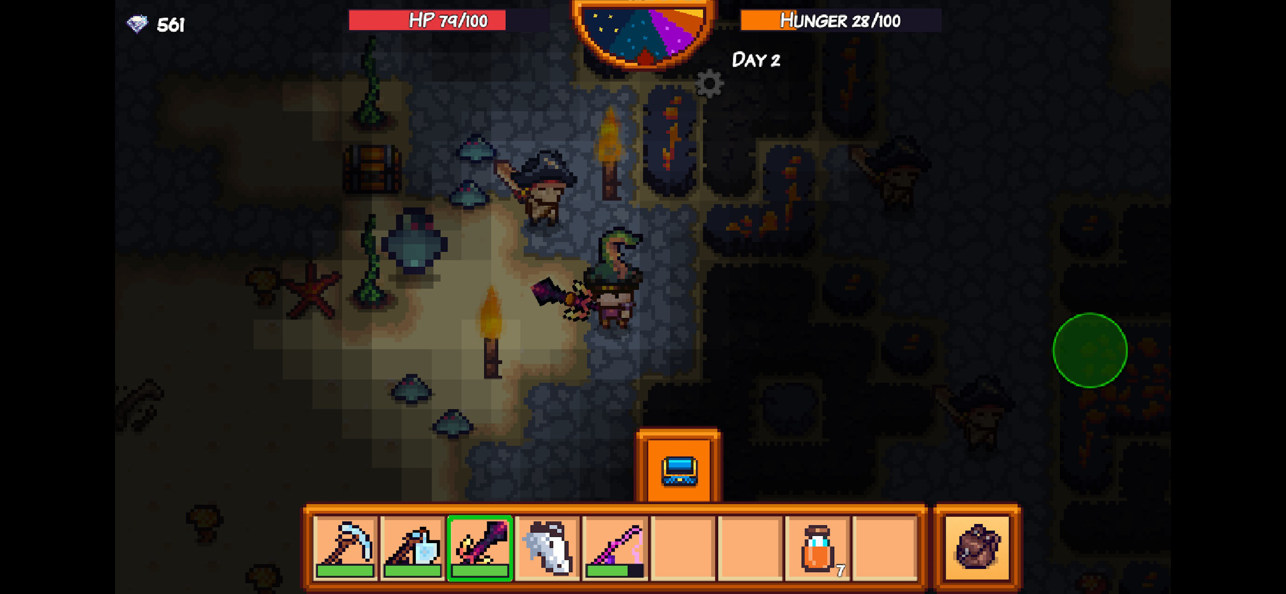Open settings with the gear icon
1286x594 pixels.
[709, 84]
